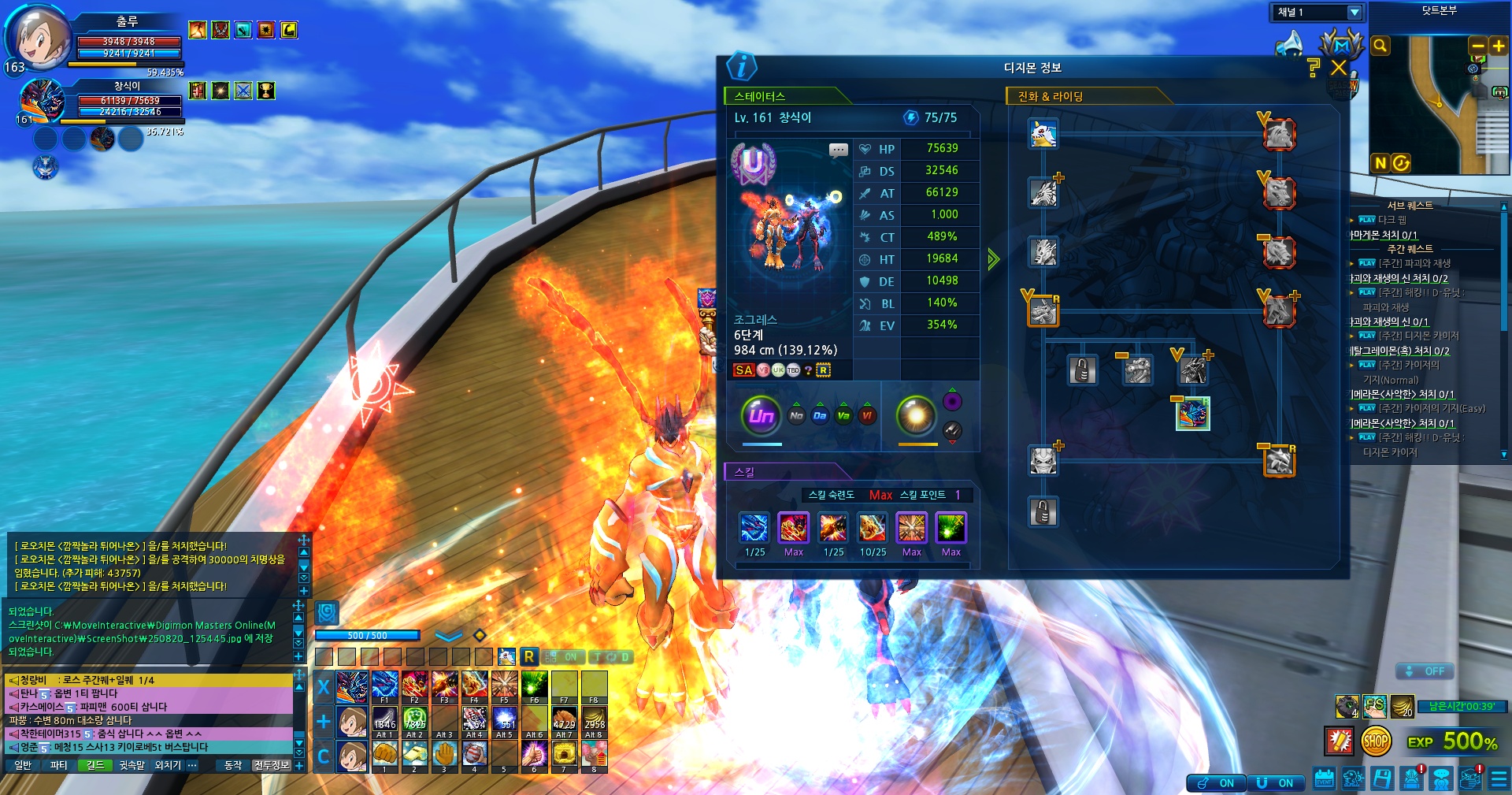Open the hamburger main menu
The image size is (1512, 795).
1499,779
